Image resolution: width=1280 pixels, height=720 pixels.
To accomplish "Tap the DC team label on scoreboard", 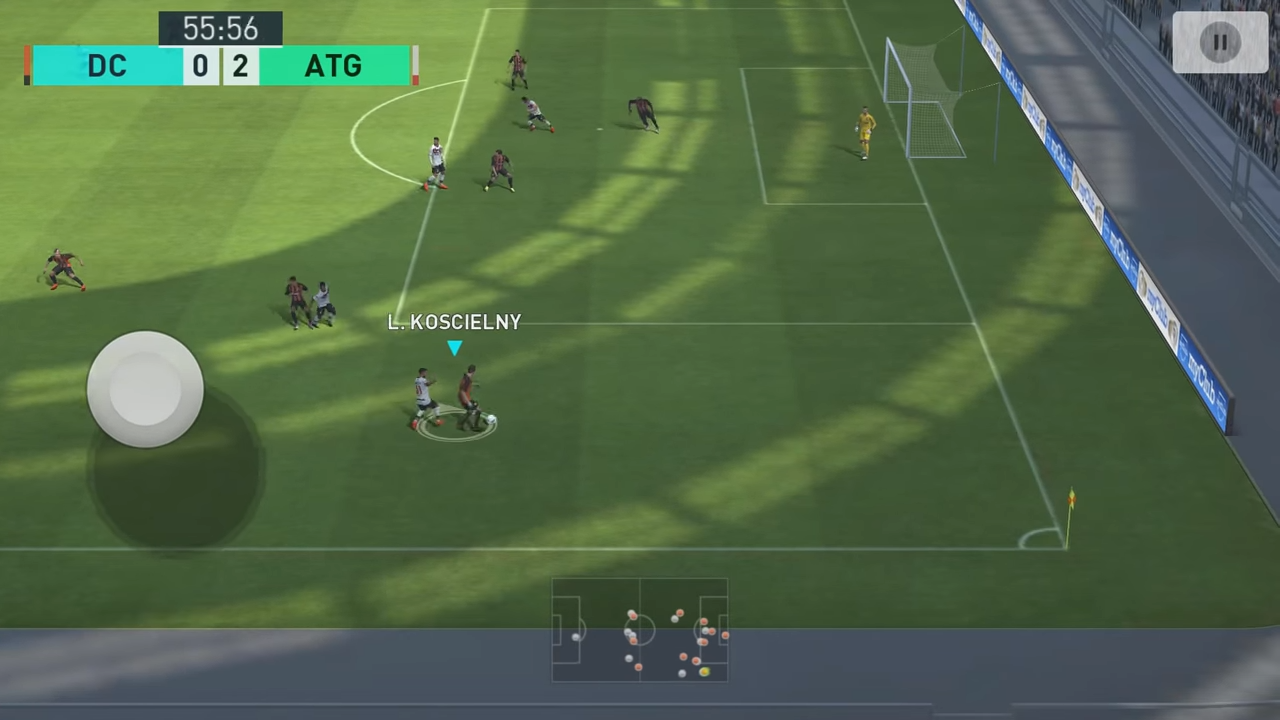I will pos(107,65).
